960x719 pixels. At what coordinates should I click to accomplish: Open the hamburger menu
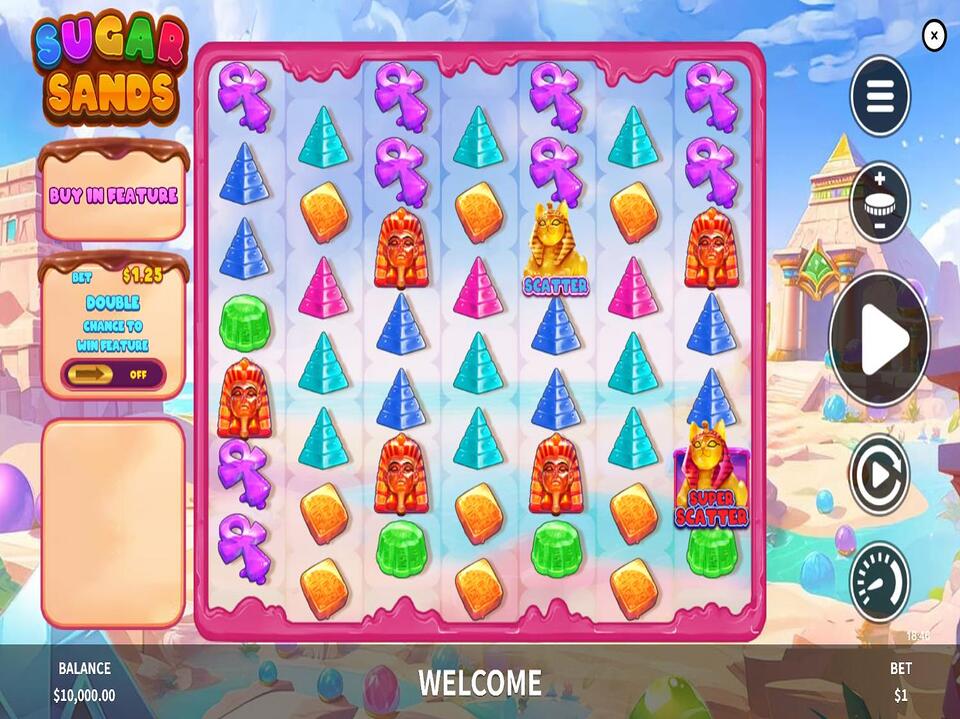(x=880, y=97)
